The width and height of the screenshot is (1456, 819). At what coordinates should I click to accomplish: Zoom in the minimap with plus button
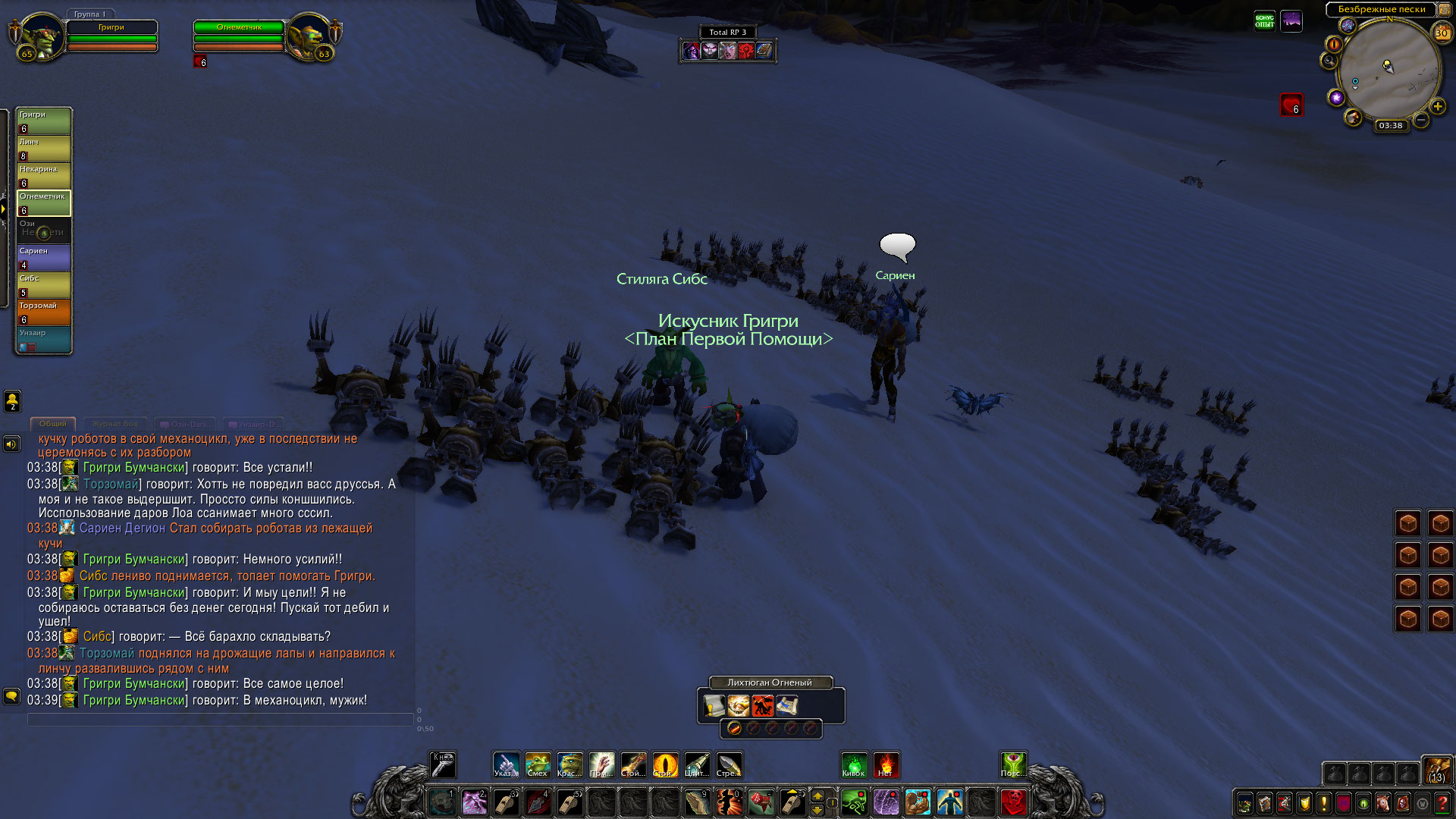point(1437,106)
